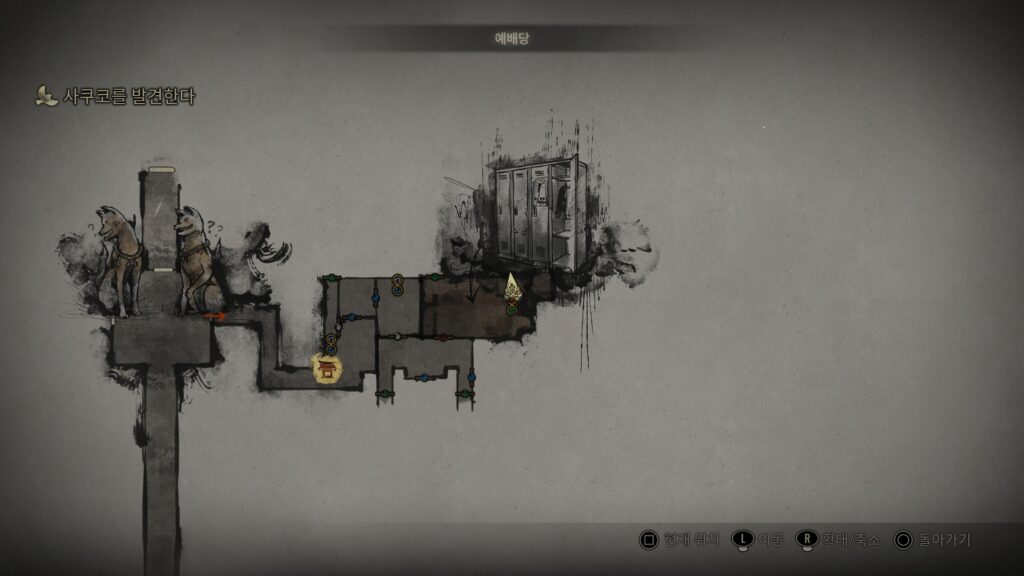Select the 사쿠코를 발견한다 objective tracker
1024x576 pixels.
116,97
